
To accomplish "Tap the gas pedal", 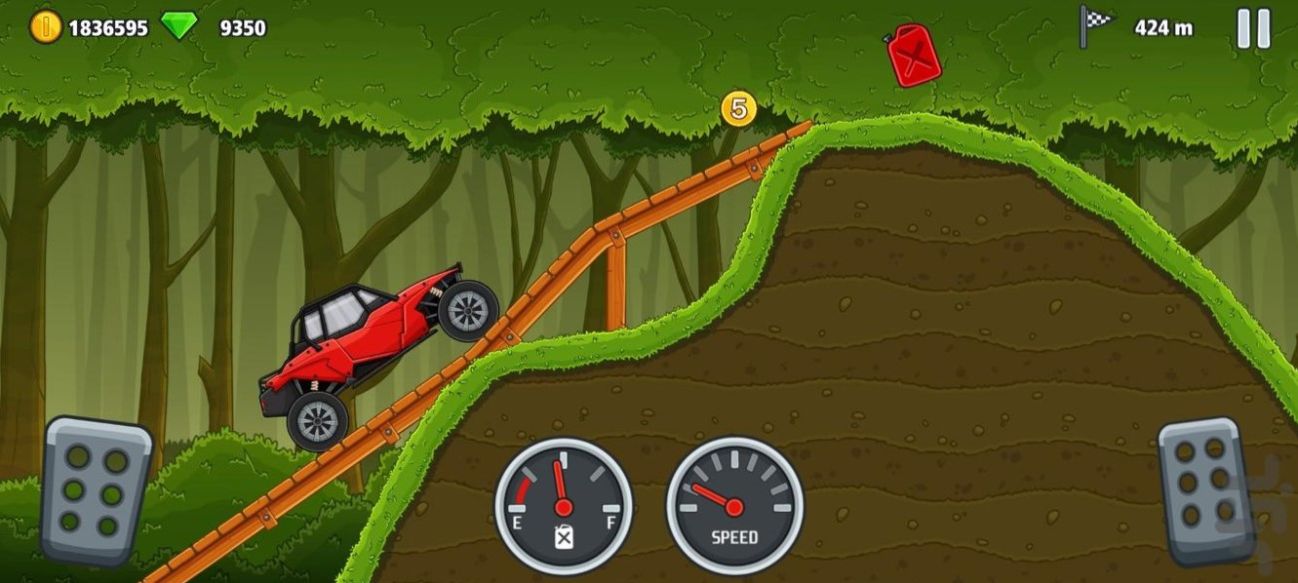I will click(1205, 491).
